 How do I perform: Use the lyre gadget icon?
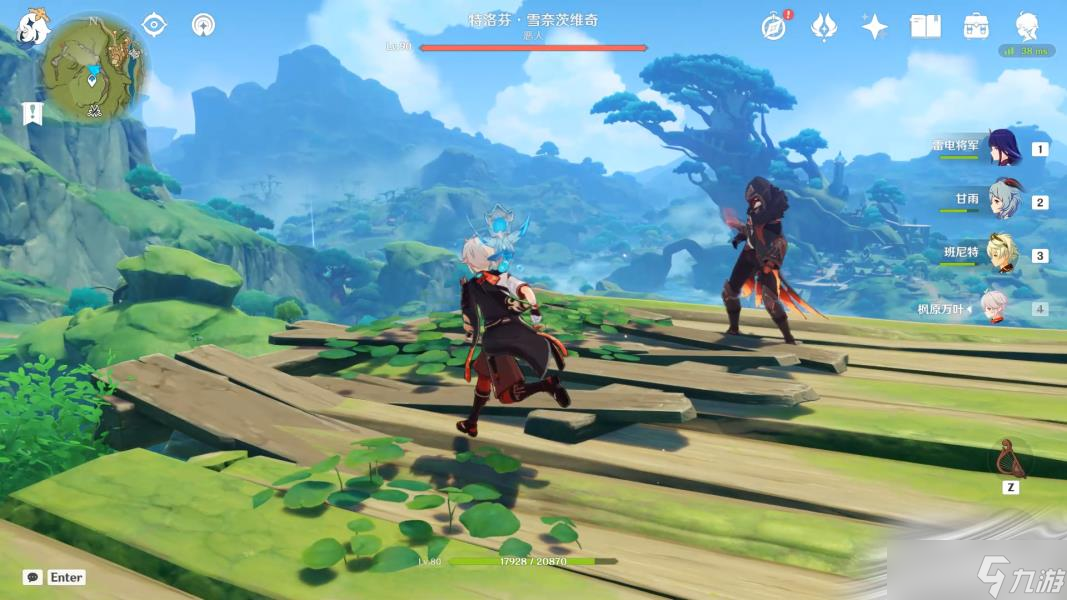click(1012, 459)
